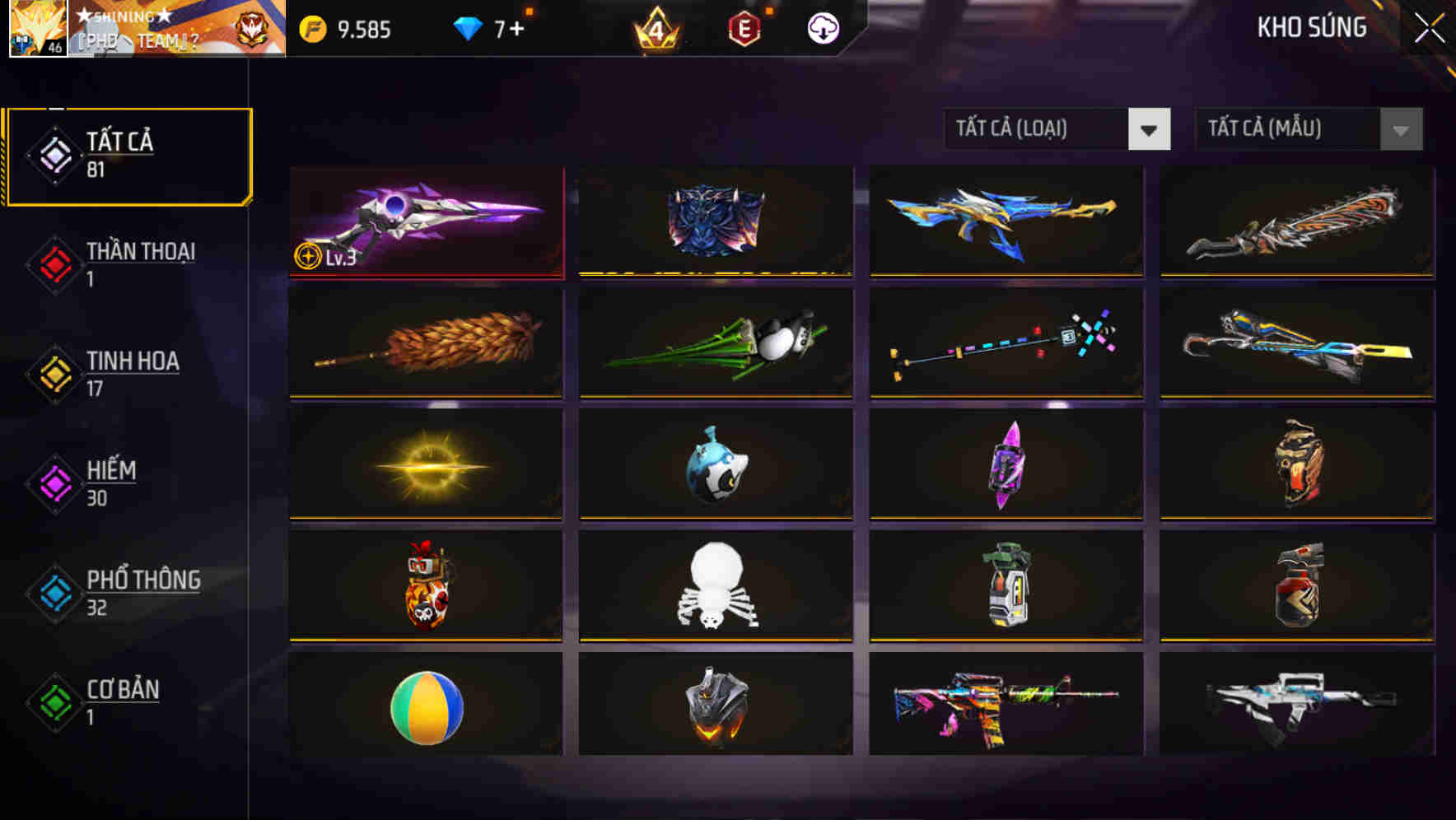1456x820 pixels.
Task: Click the blue diamond currency icon
Action: click(x=469, y=27)
